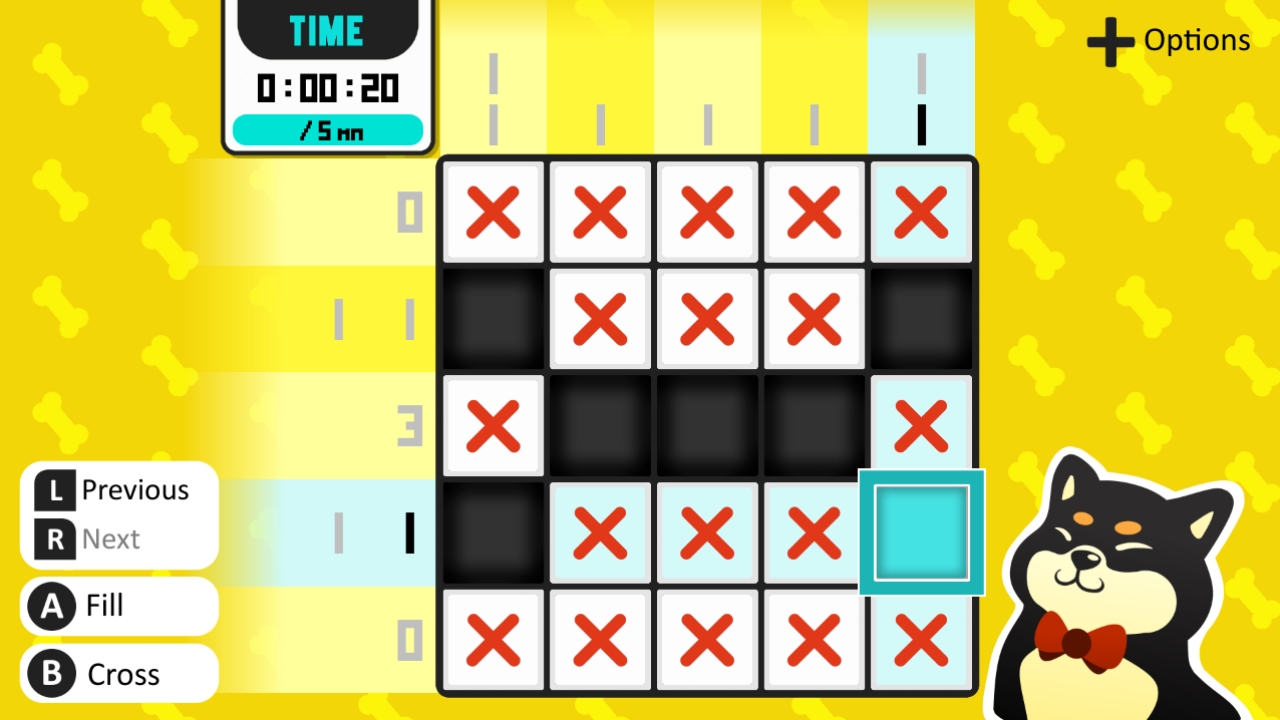This screenshot has width=1280, height=720.
Task: Click the Options plus icon
Action: pyautogui.click(x=1109, y=40)
